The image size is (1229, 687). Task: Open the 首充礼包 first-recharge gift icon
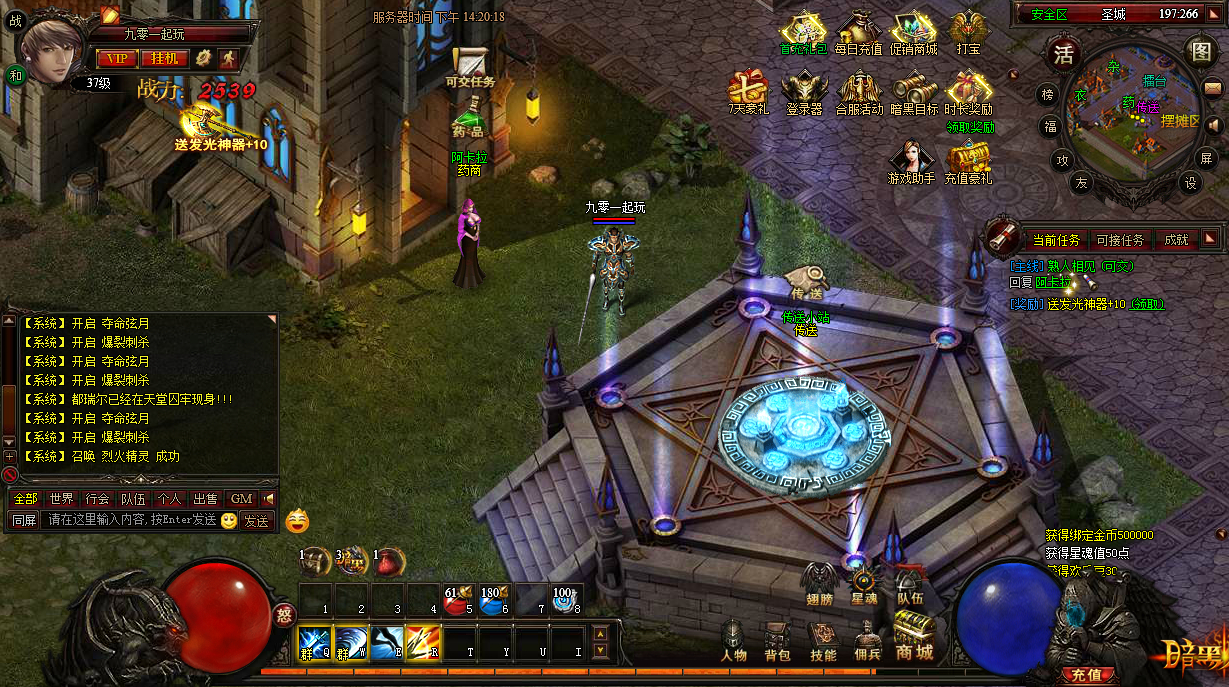(803, 32)
